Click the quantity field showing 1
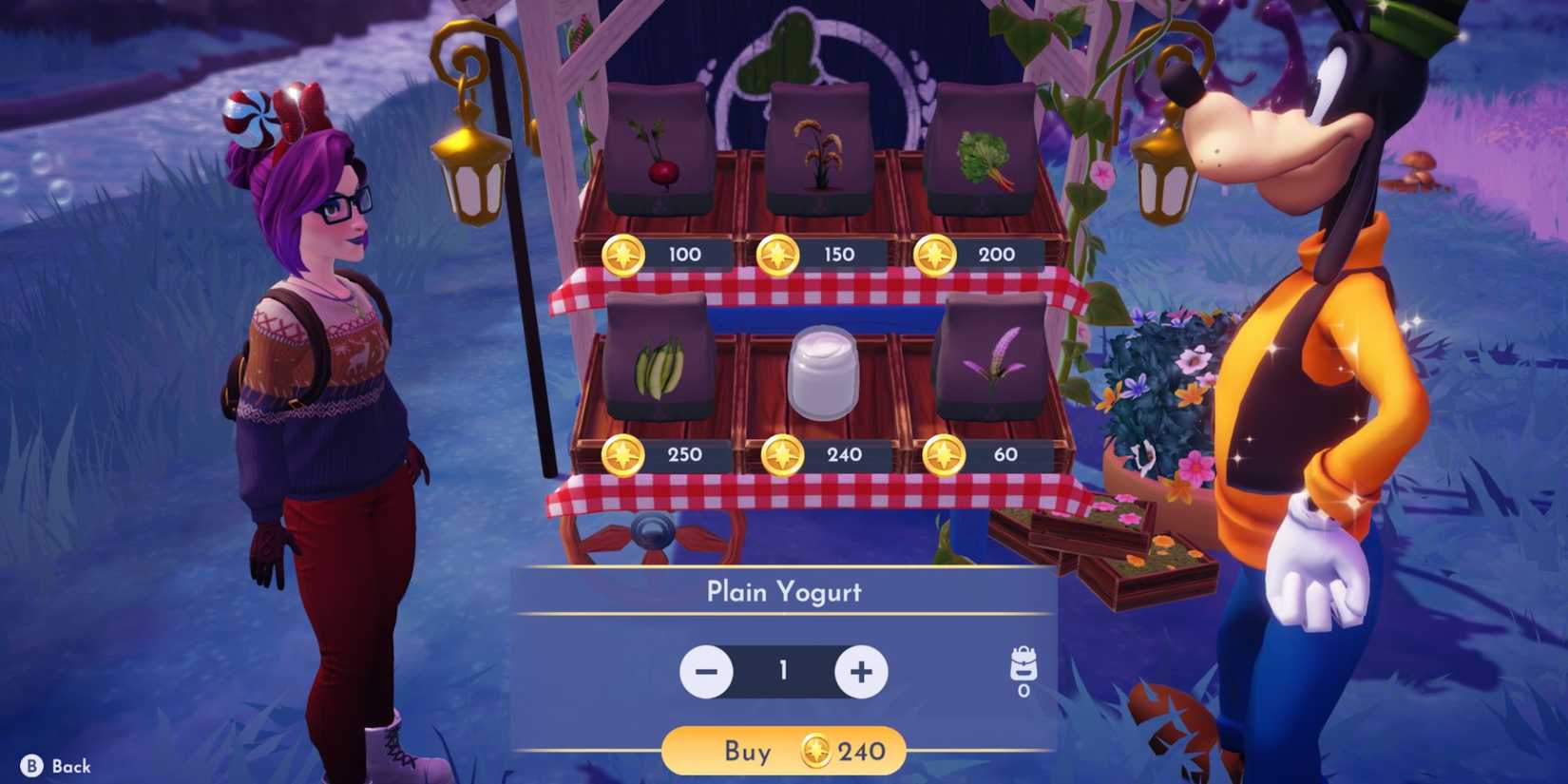 783,671
